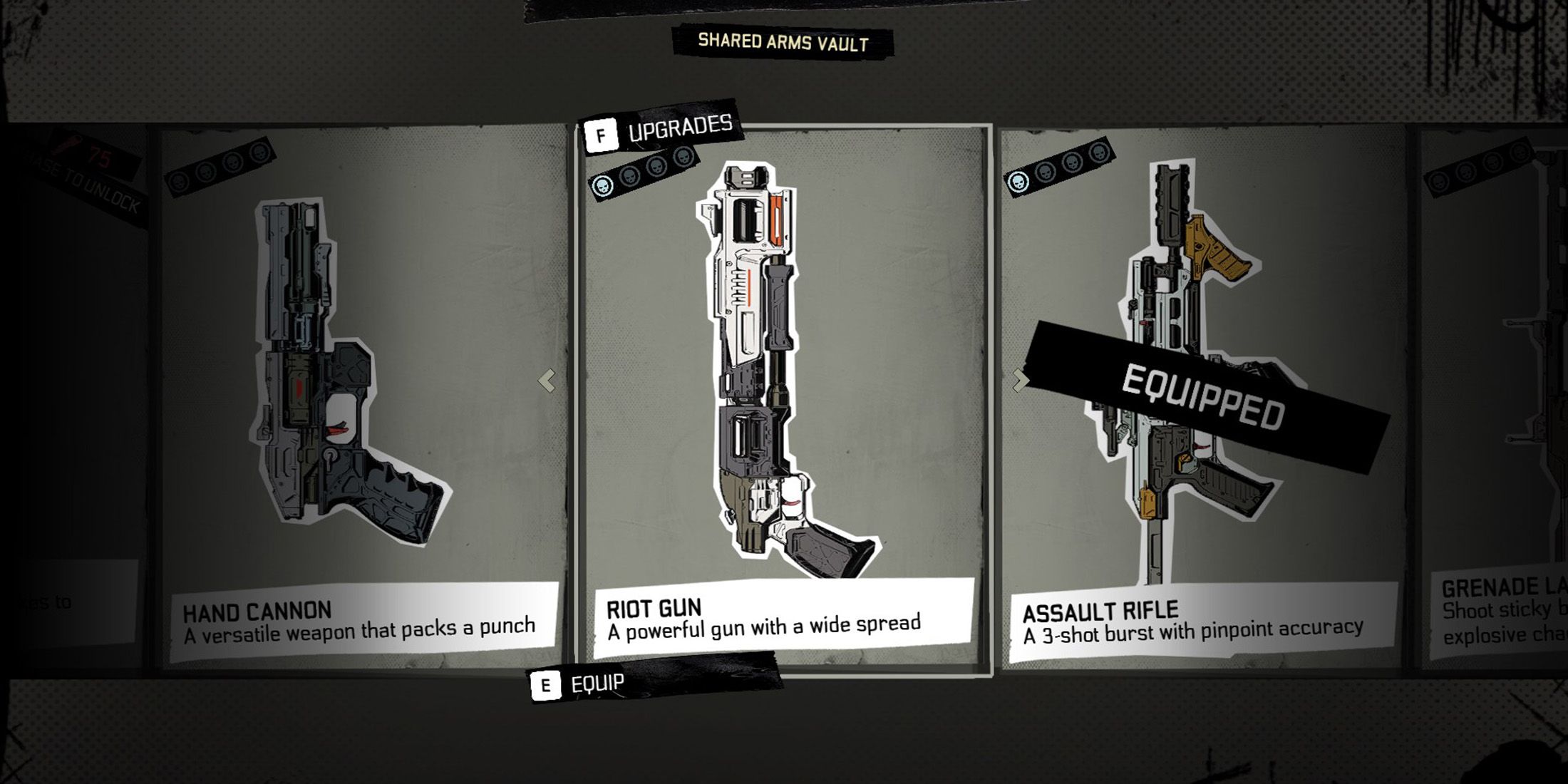The image size is (1568, 784).
Task: Toggle the third skull pip on Hand Cannon
Action: tap(232, 163)
